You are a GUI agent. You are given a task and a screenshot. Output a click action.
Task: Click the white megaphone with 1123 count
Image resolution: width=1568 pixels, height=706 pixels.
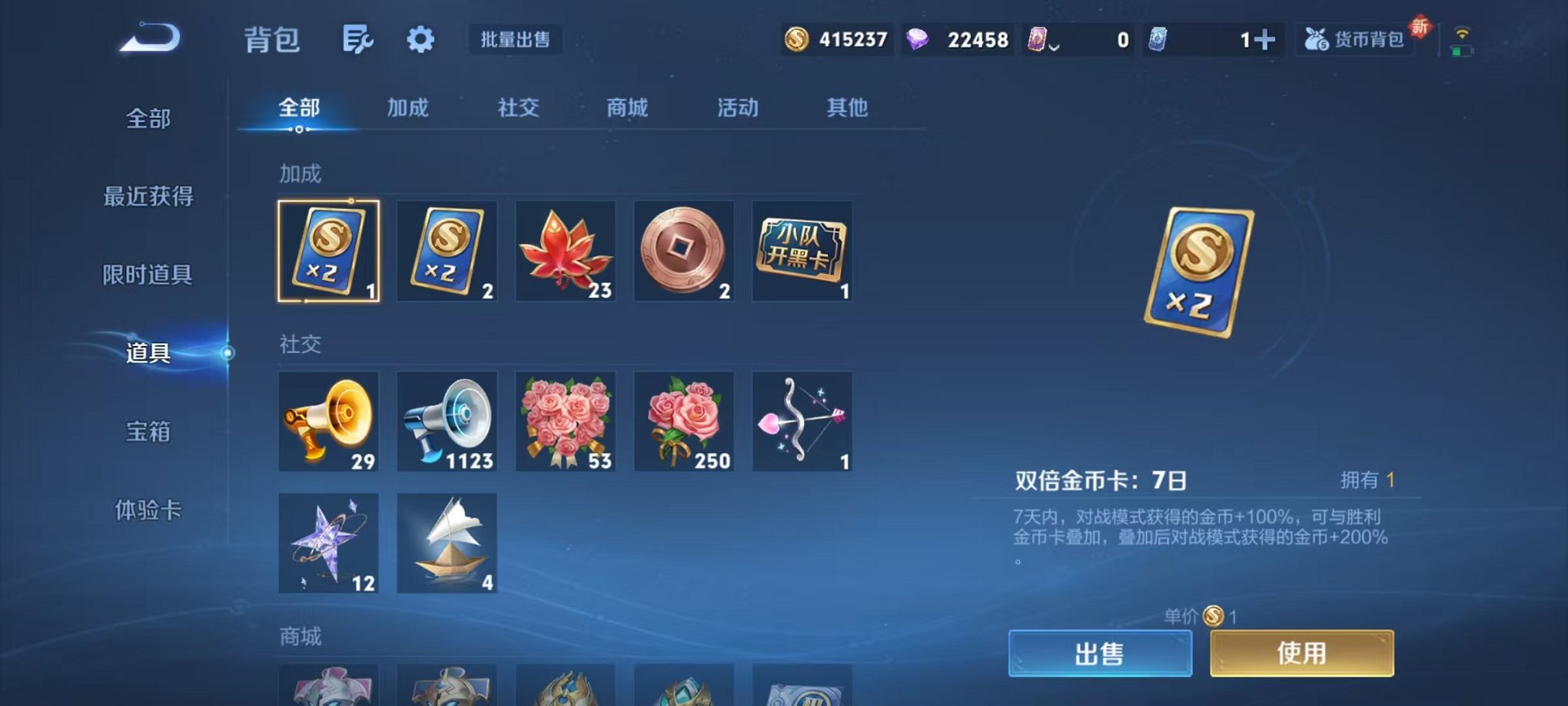(x=447, y=421)
